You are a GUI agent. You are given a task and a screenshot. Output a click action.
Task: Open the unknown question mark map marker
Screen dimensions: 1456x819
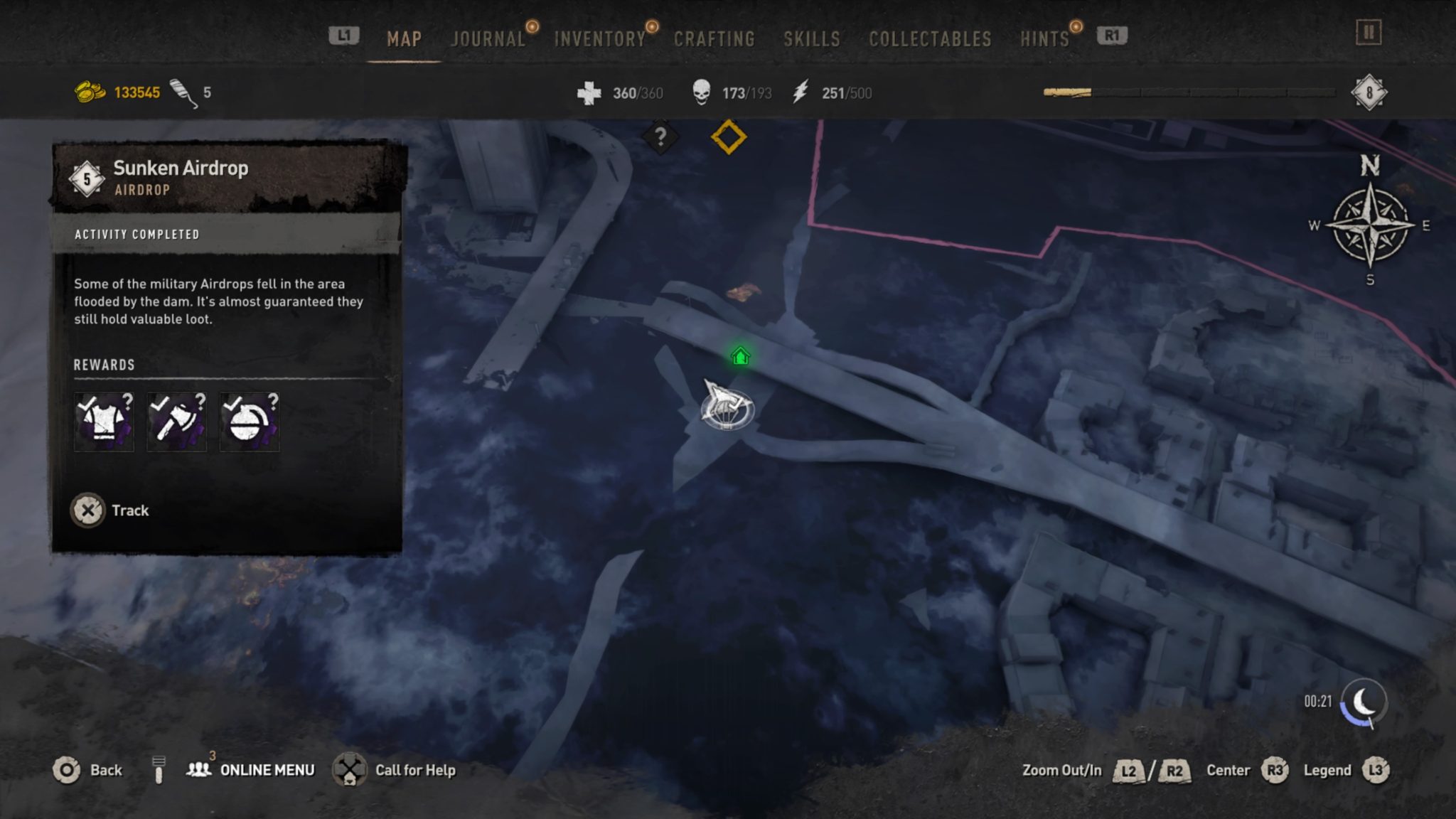pos(662,138)
